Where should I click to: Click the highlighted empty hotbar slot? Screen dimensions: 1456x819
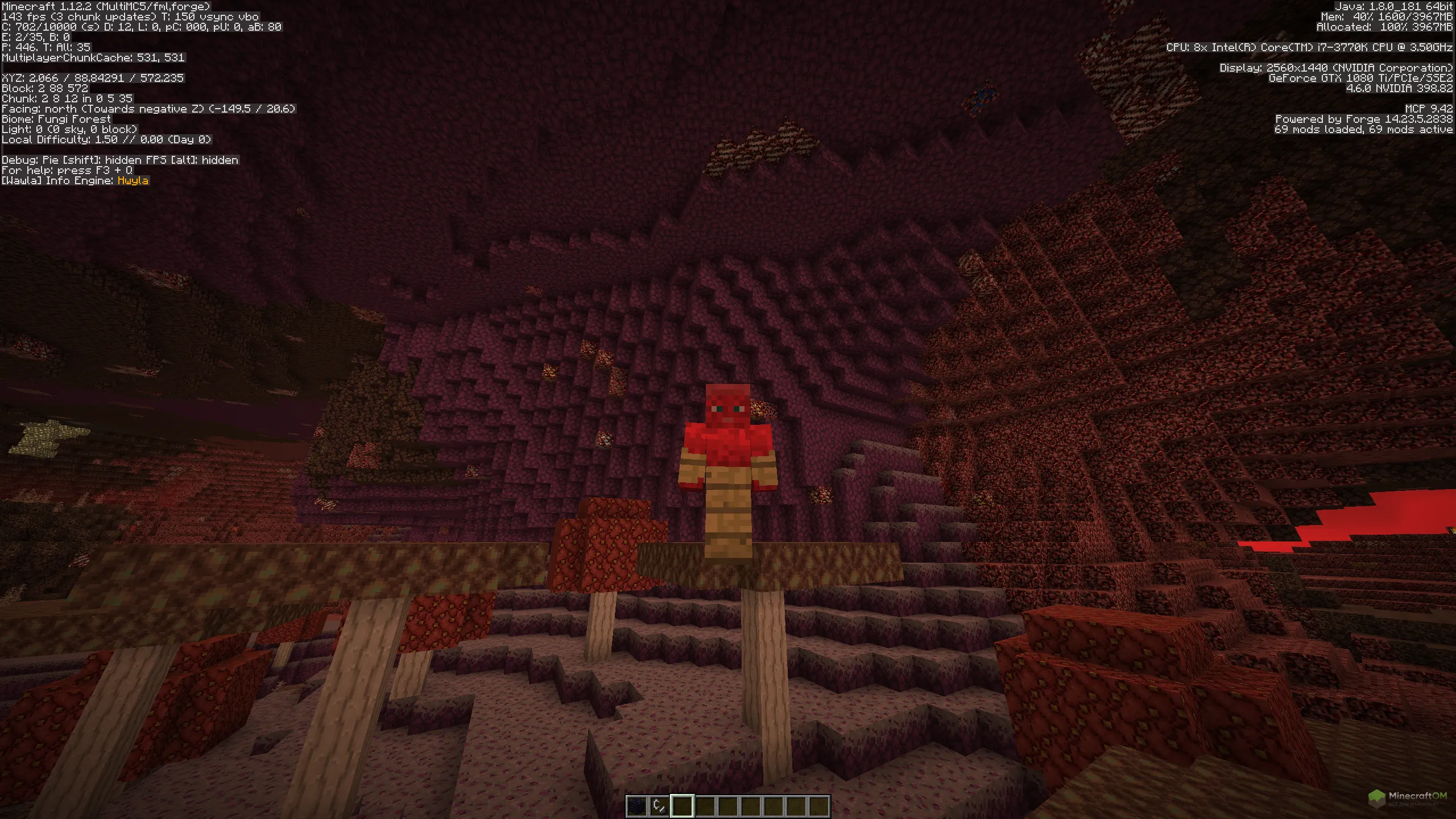click(682, 806)
